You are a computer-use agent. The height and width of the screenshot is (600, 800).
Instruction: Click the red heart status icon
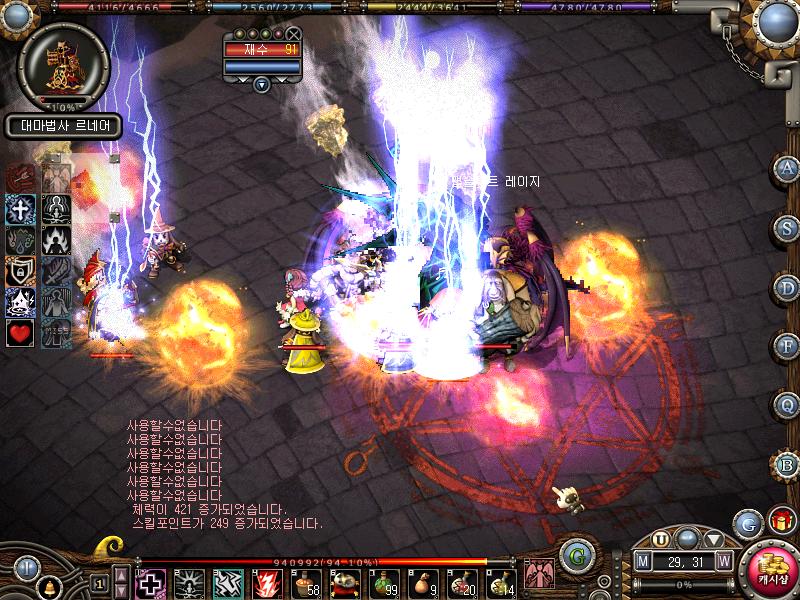[21, 333]
